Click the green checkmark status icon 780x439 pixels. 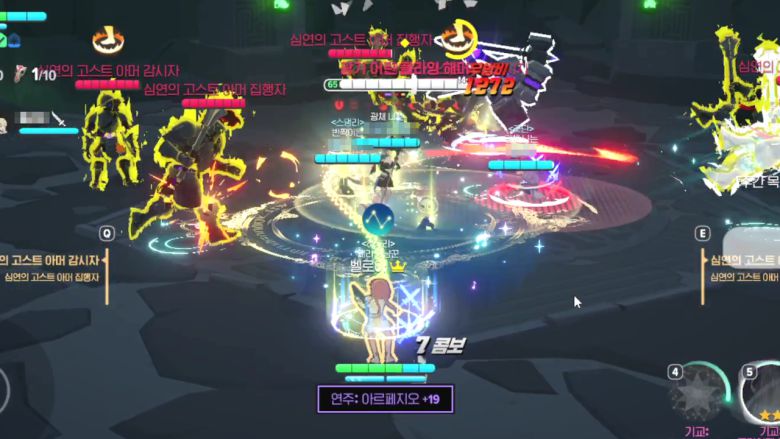pyautogui.click(x=3, y=40)
